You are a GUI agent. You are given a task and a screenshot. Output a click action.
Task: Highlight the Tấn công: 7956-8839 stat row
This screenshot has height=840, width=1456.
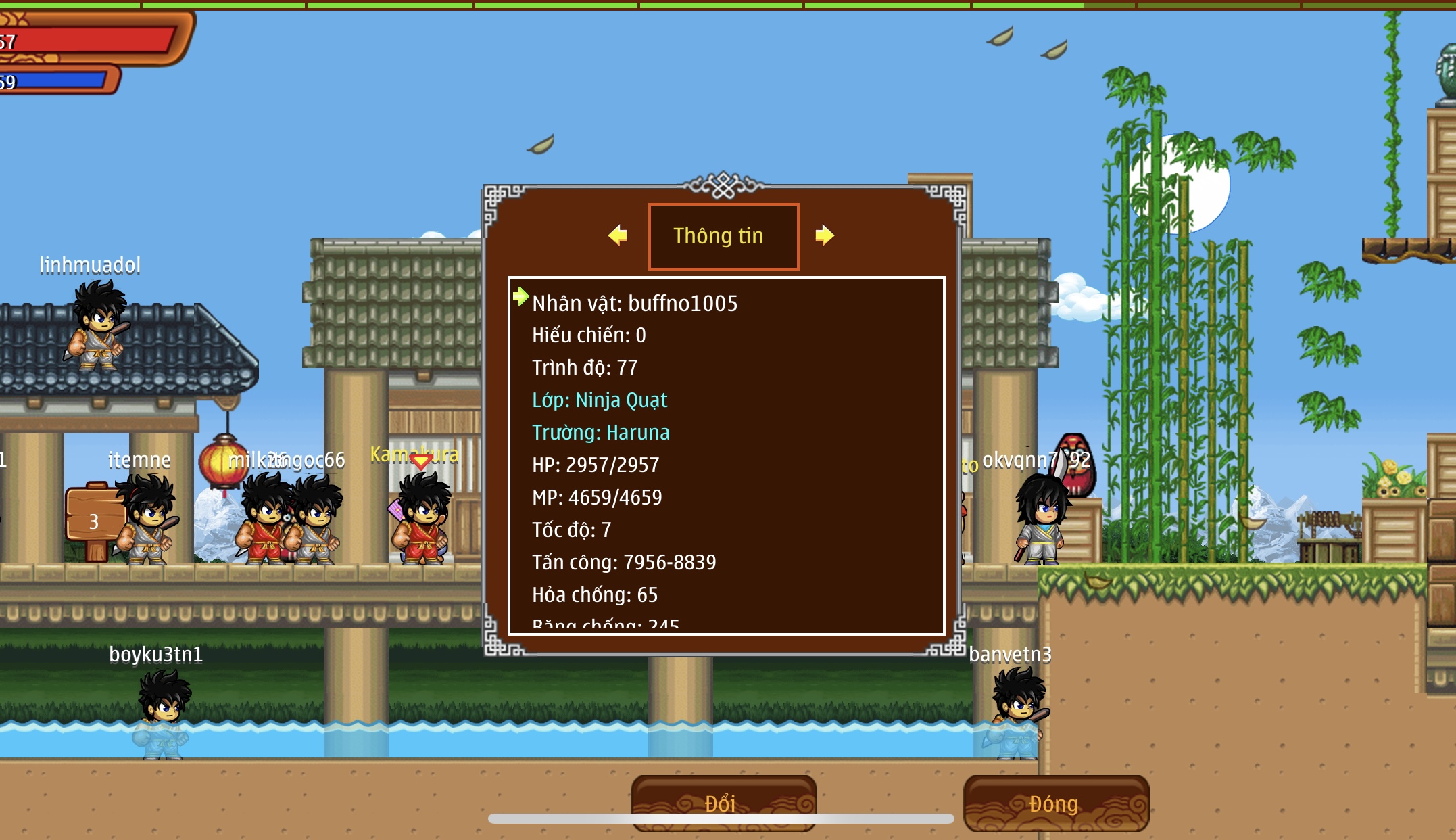[x=623, y=563]
